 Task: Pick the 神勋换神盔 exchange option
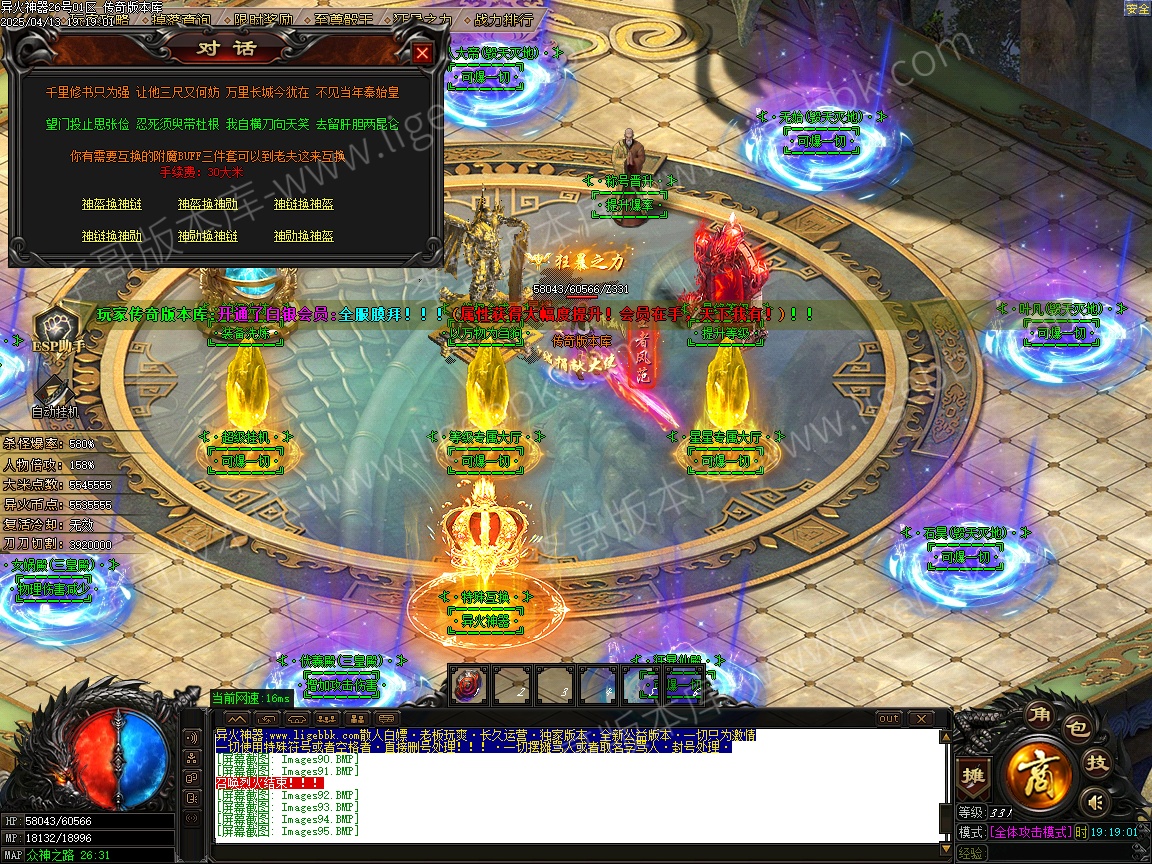click(303, 236)
